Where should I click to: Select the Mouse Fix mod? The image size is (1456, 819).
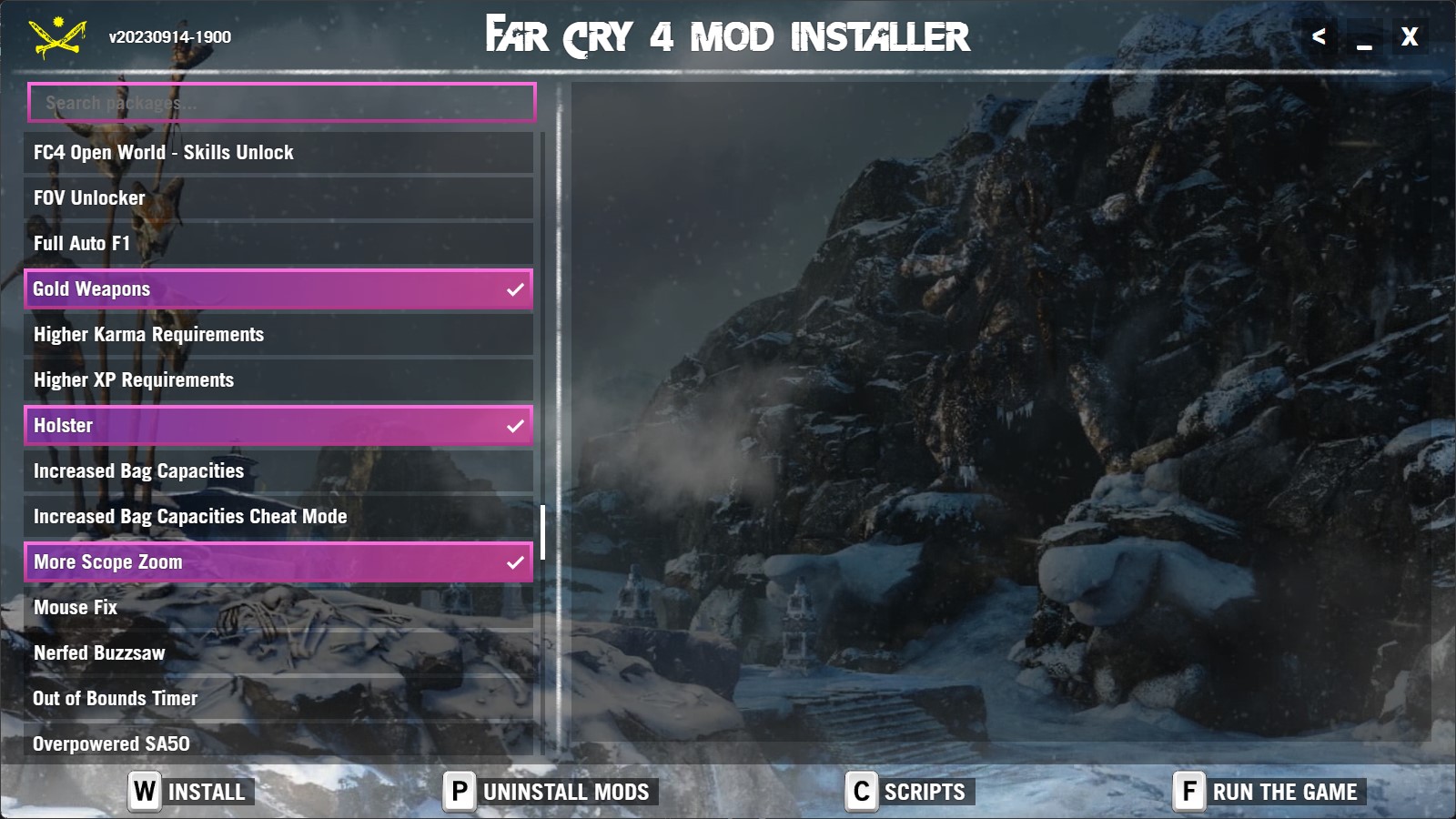click(x=278, y=608)
